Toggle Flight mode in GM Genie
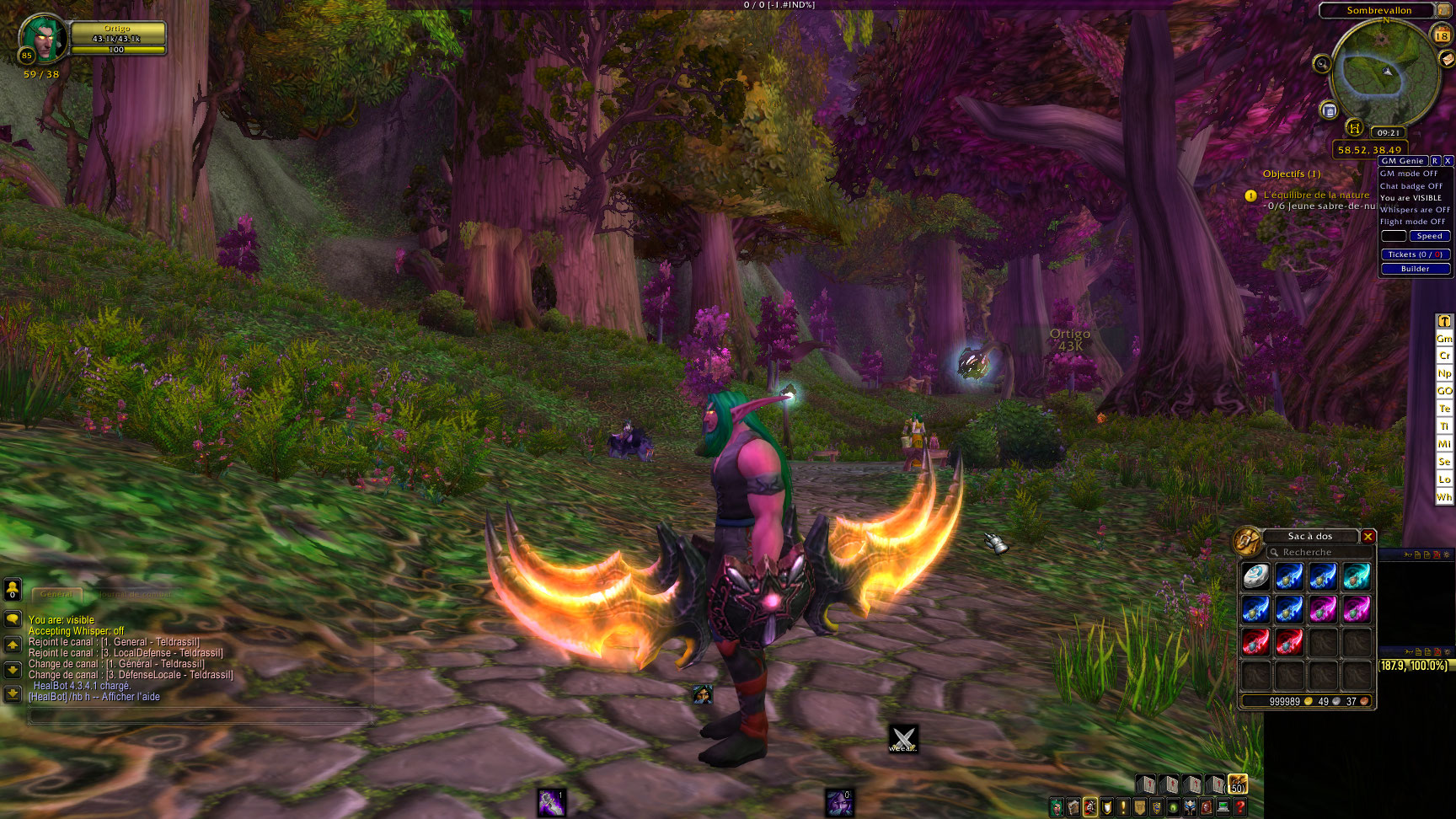1456x819 pixels. (x=1412, y=222)
